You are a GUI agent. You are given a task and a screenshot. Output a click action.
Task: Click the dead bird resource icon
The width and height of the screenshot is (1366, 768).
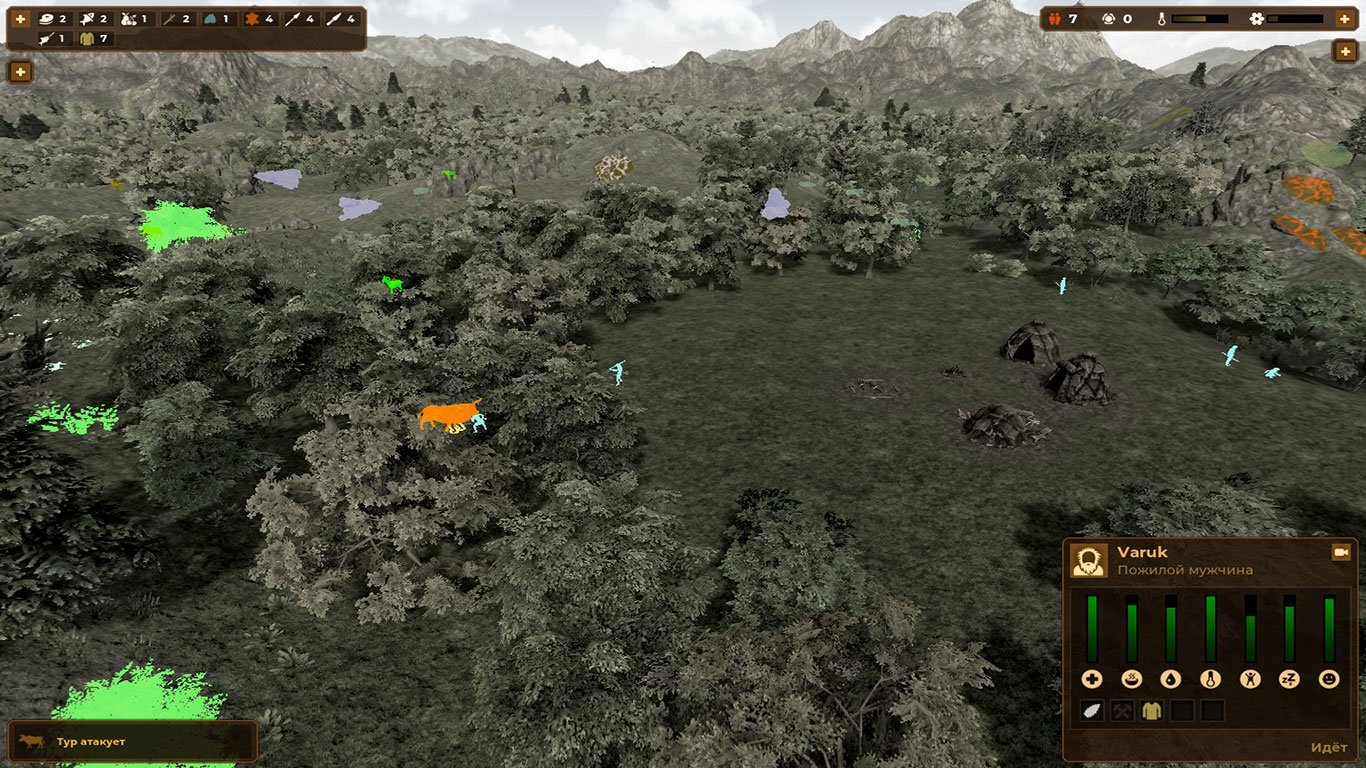coord(86,18)
